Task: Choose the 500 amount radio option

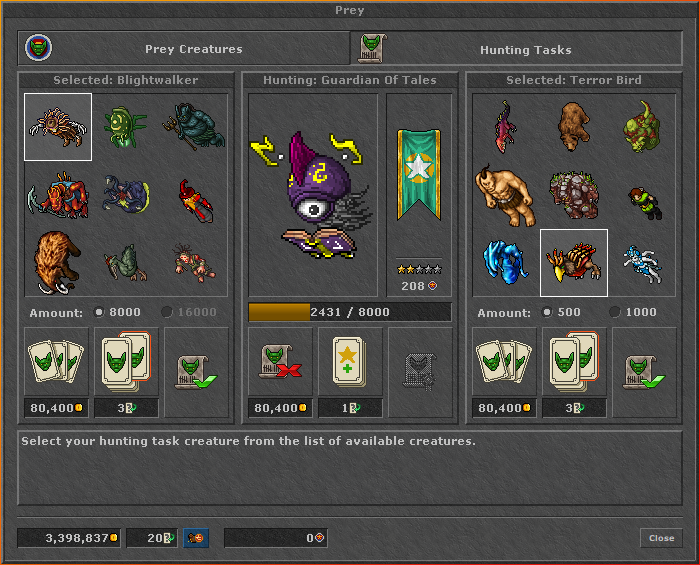Action: [x=547, y=312]
